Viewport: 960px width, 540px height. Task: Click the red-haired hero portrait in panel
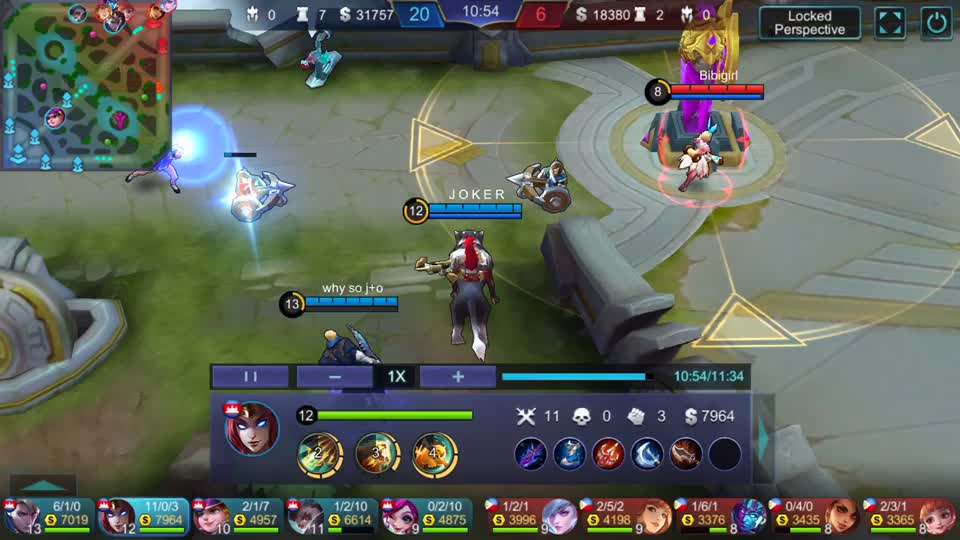(x=251, y=429)
